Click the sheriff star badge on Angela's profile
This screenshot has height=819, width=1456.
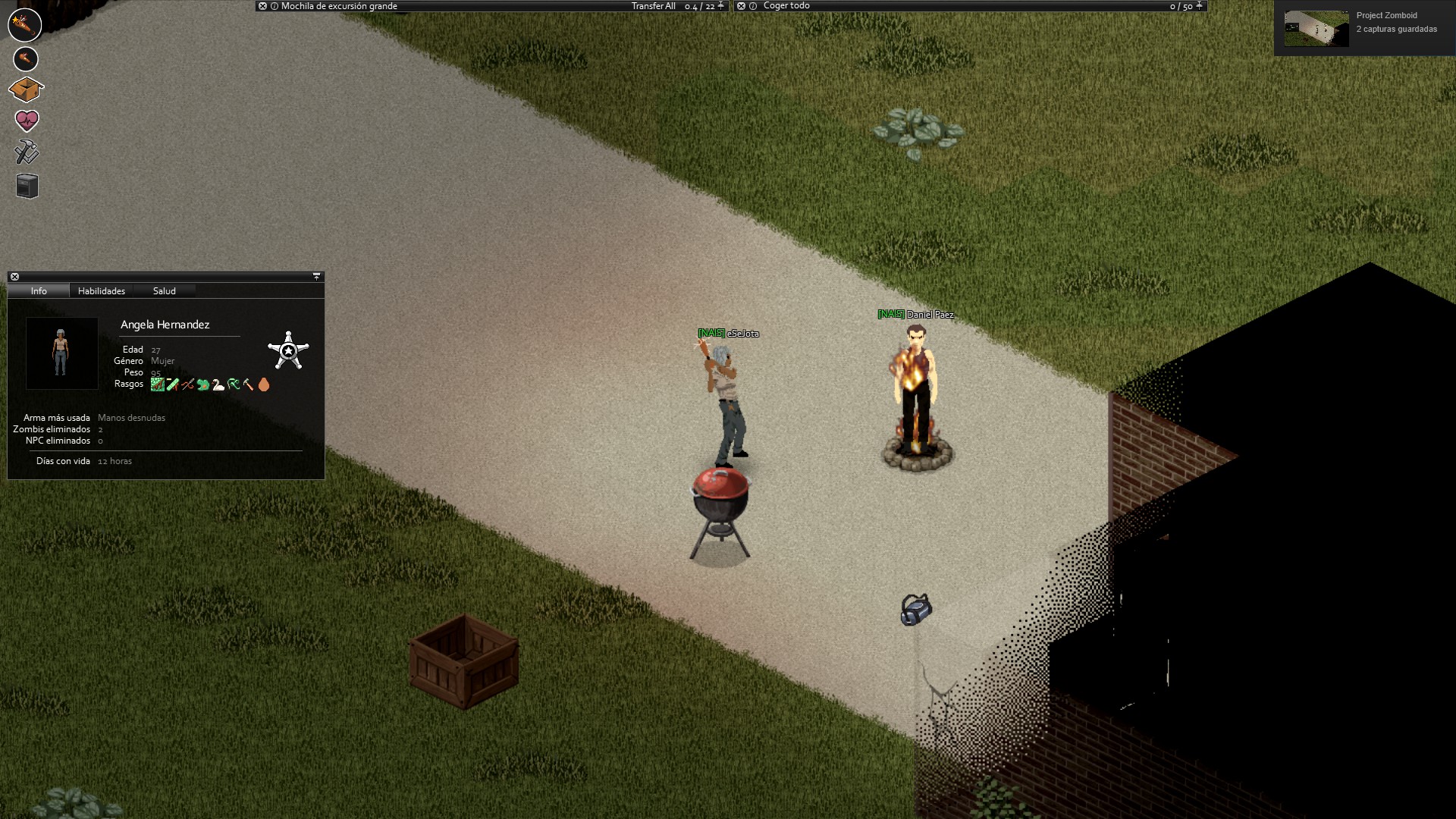click(290, 351)
